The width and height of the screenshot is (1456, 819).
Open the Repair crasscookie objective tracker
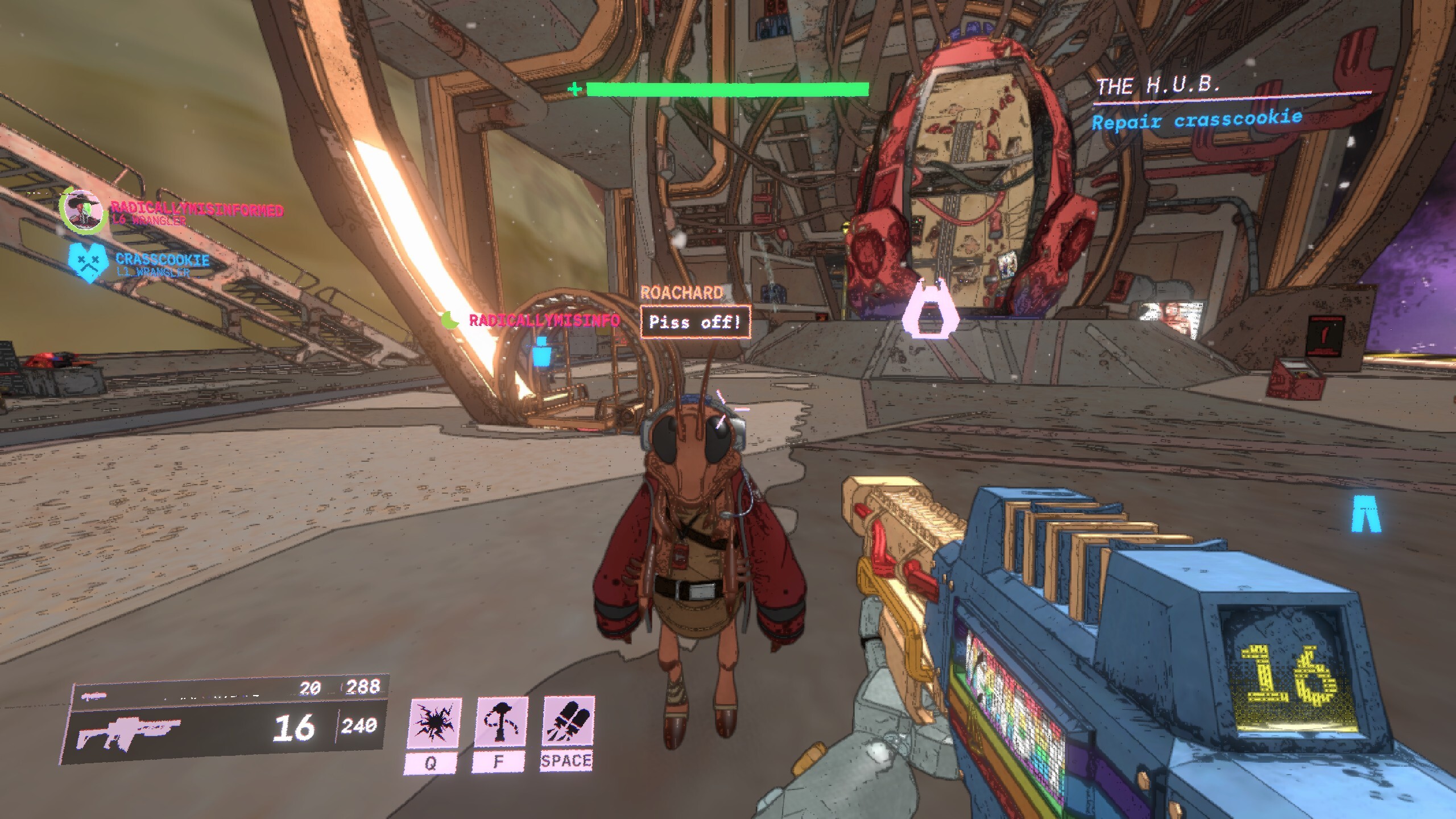tap(1196, 121)
